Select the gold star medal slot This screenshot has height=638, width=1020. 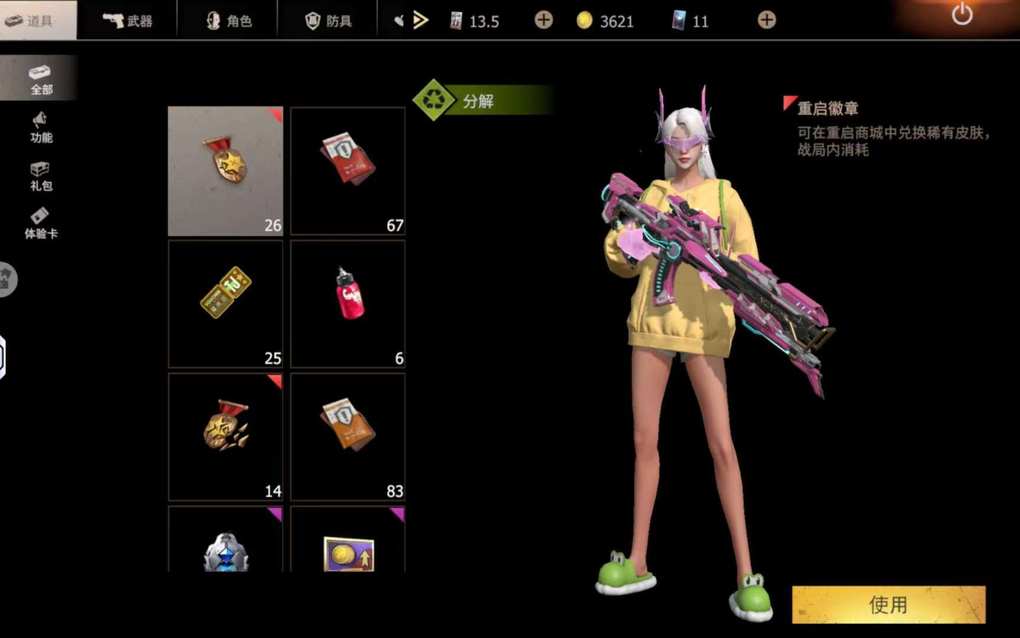coord(226,171)
